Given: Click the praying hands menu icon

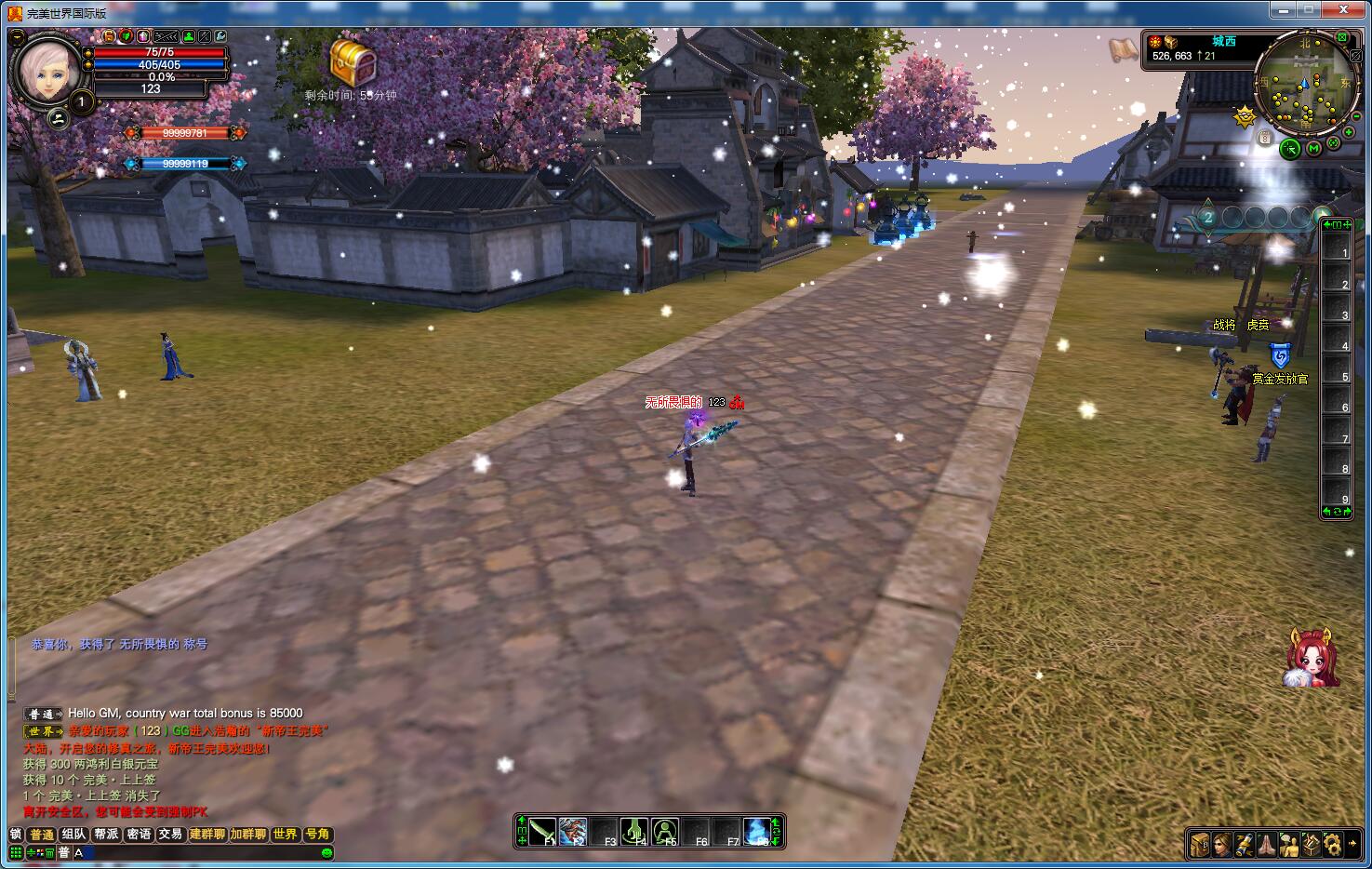Looking at the screenshot, I should point(1267,845).
